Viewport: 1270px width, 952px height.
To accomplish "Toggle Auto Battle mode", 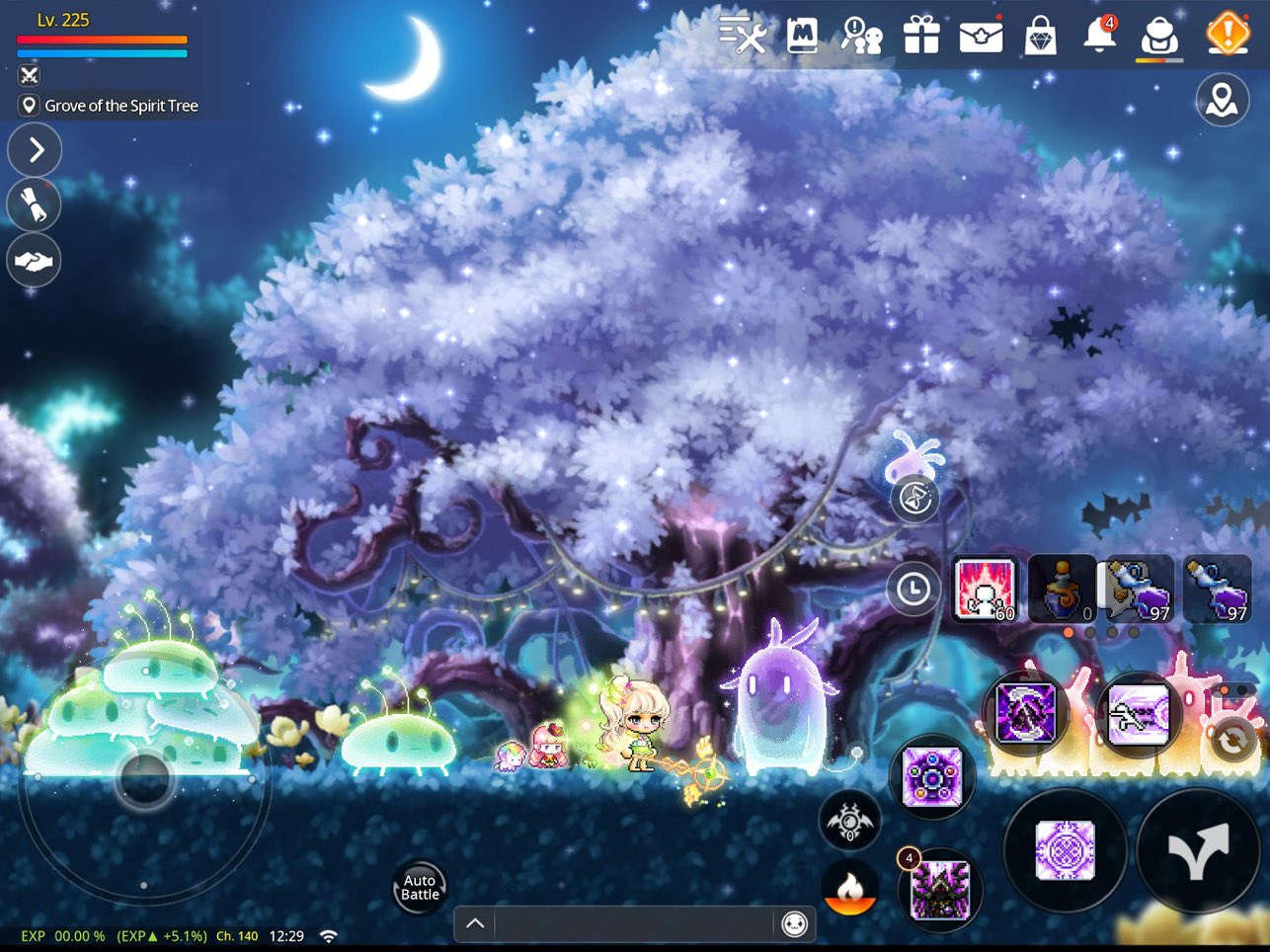I will pos(420,887).
